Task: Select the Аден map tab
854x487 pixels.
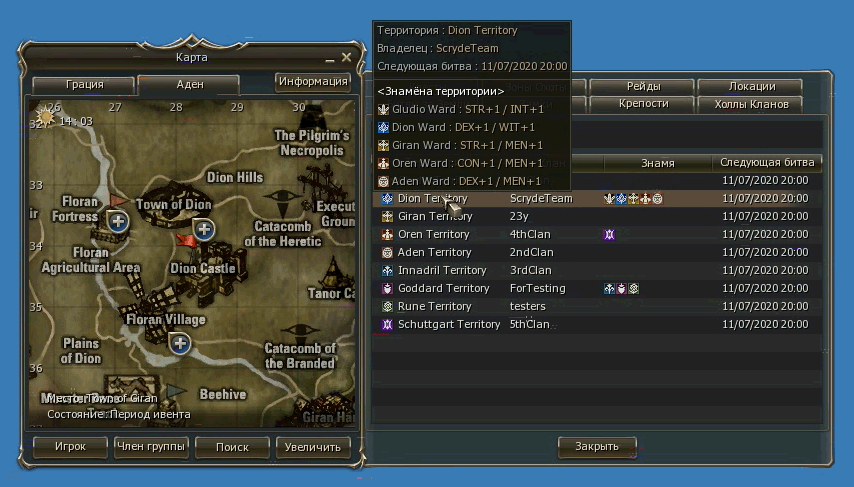Action: click(191, 85)
